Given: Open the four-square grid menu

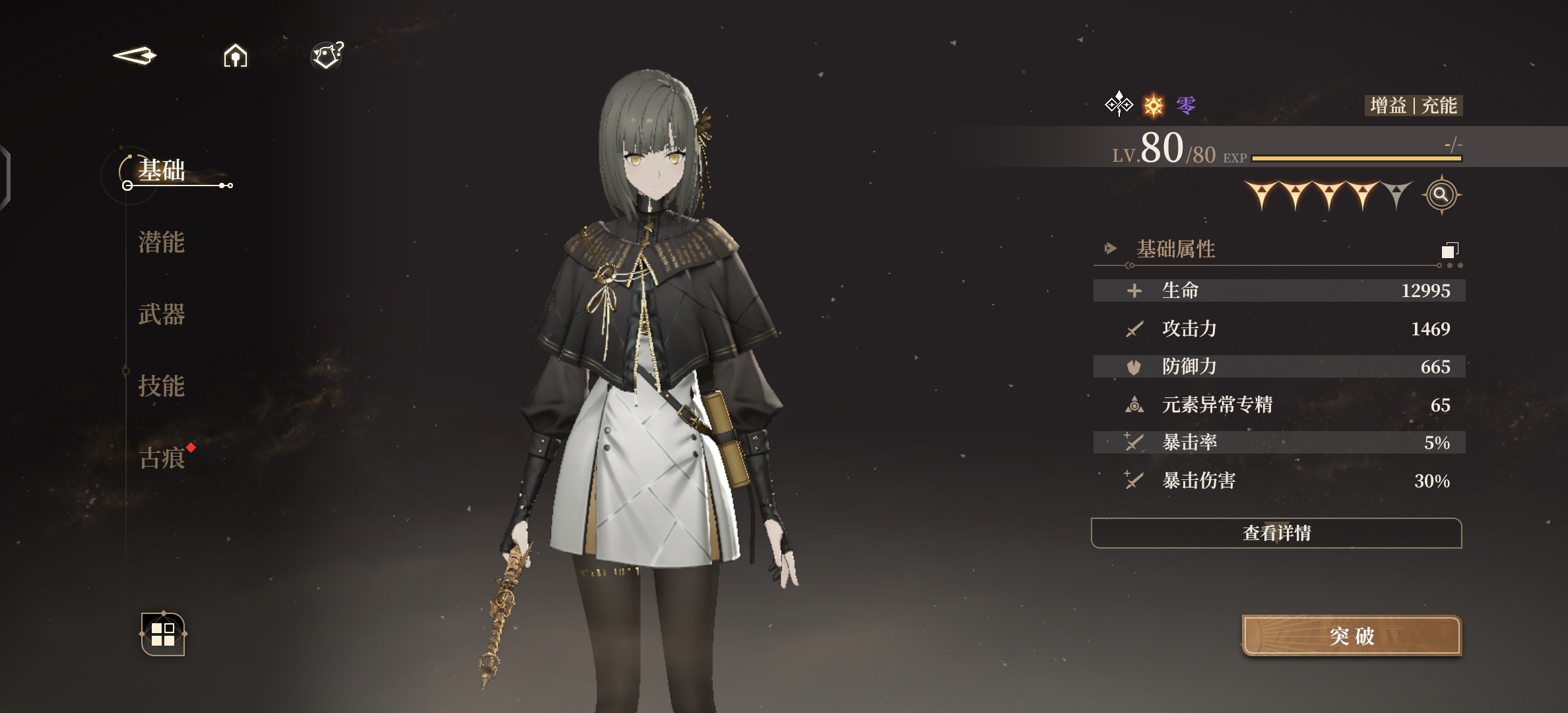Looking at the screenshot, I should 163,634.
